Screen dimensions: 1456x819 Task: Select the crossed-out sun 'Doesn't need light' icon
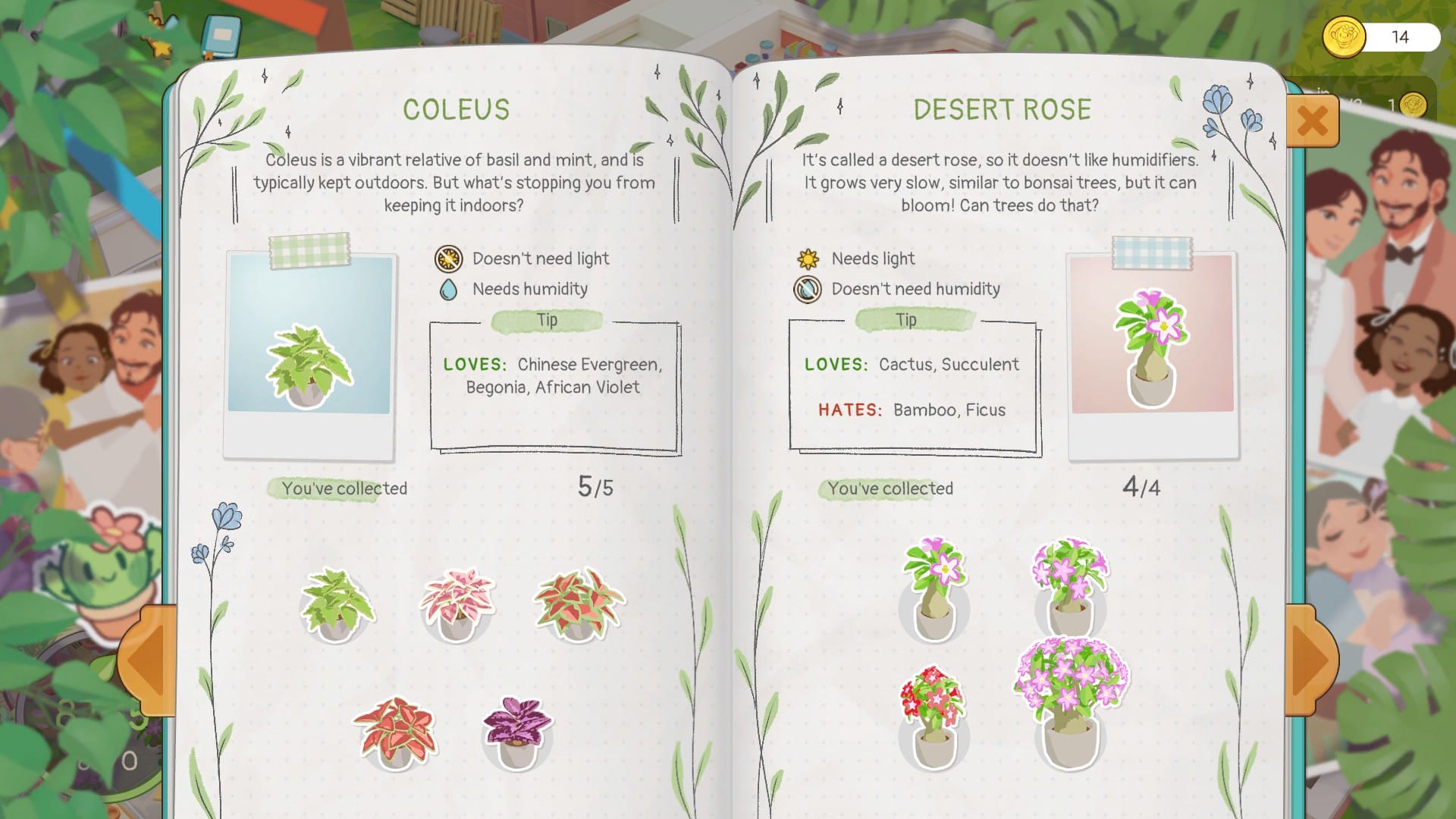[449, 259]
